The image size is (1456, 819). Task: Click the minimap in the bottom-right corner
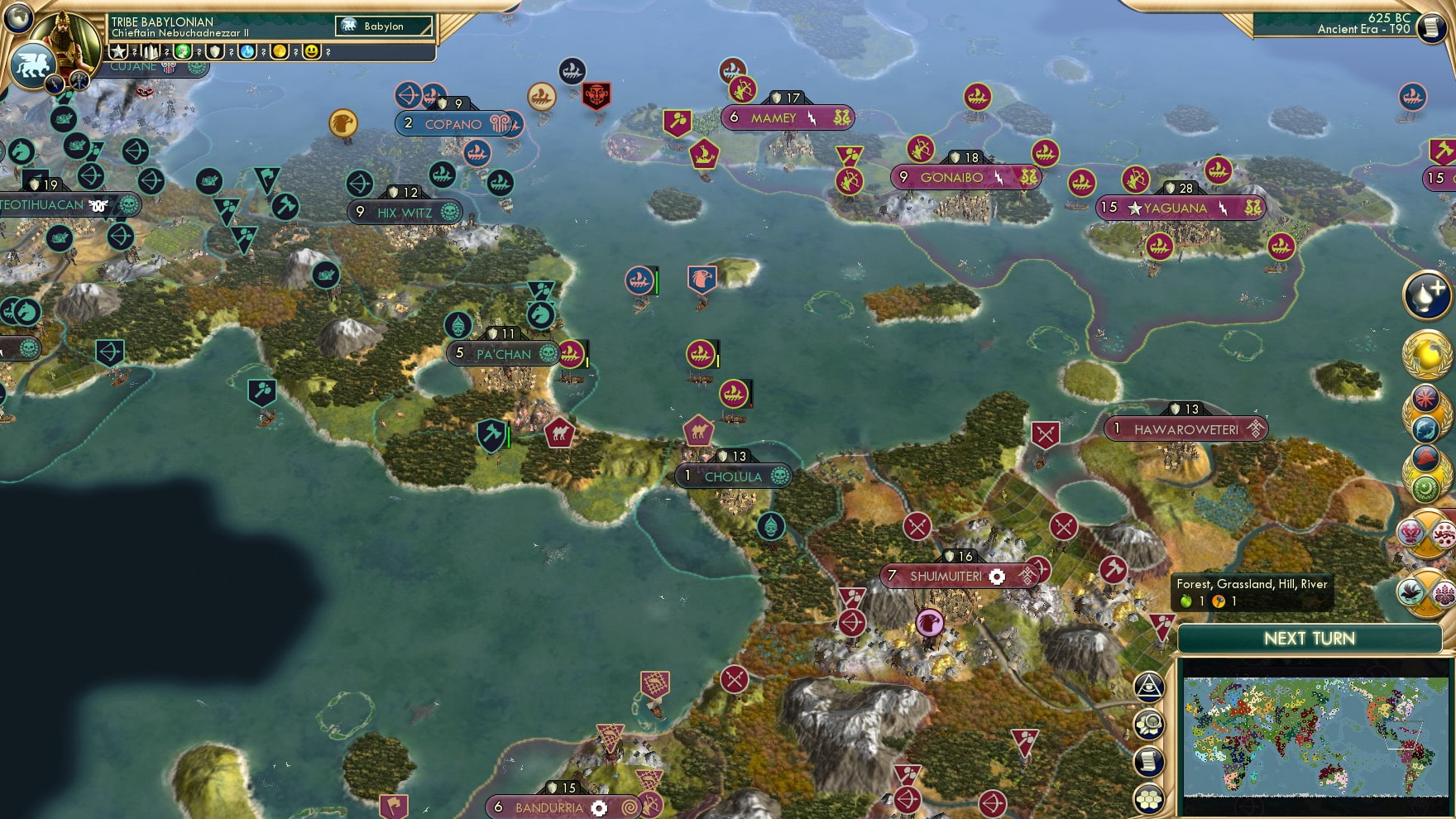coord(1314,736)
